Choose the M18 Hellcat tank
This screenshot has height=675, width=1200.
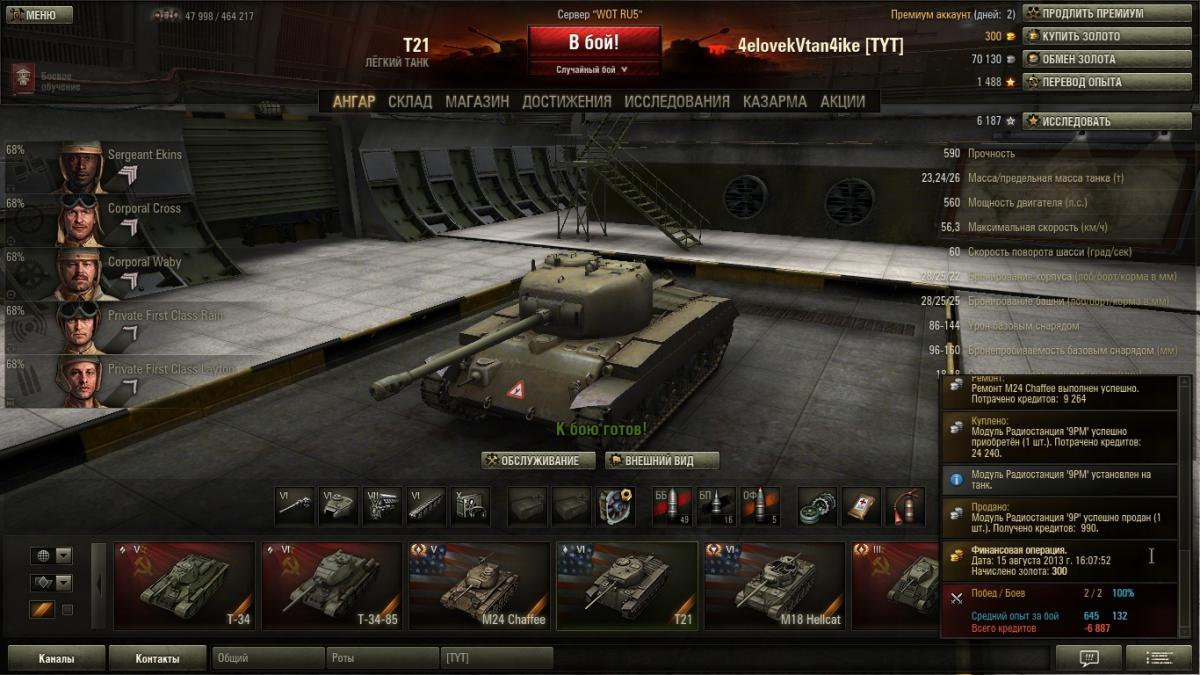click(774, 586)
